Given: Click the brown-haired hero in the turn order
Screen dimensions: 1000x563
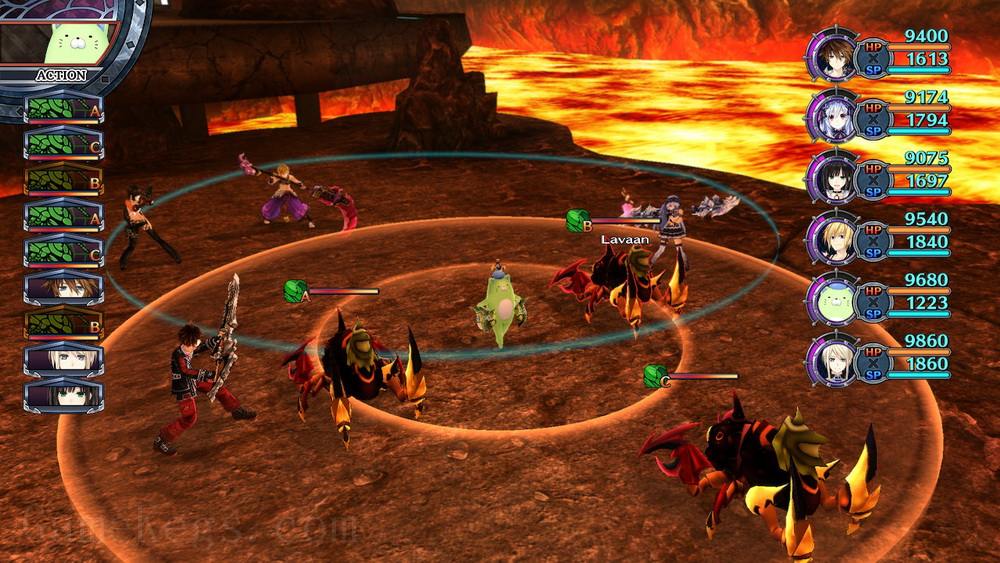Looking at the screenshot, I should tap(63, 289).
